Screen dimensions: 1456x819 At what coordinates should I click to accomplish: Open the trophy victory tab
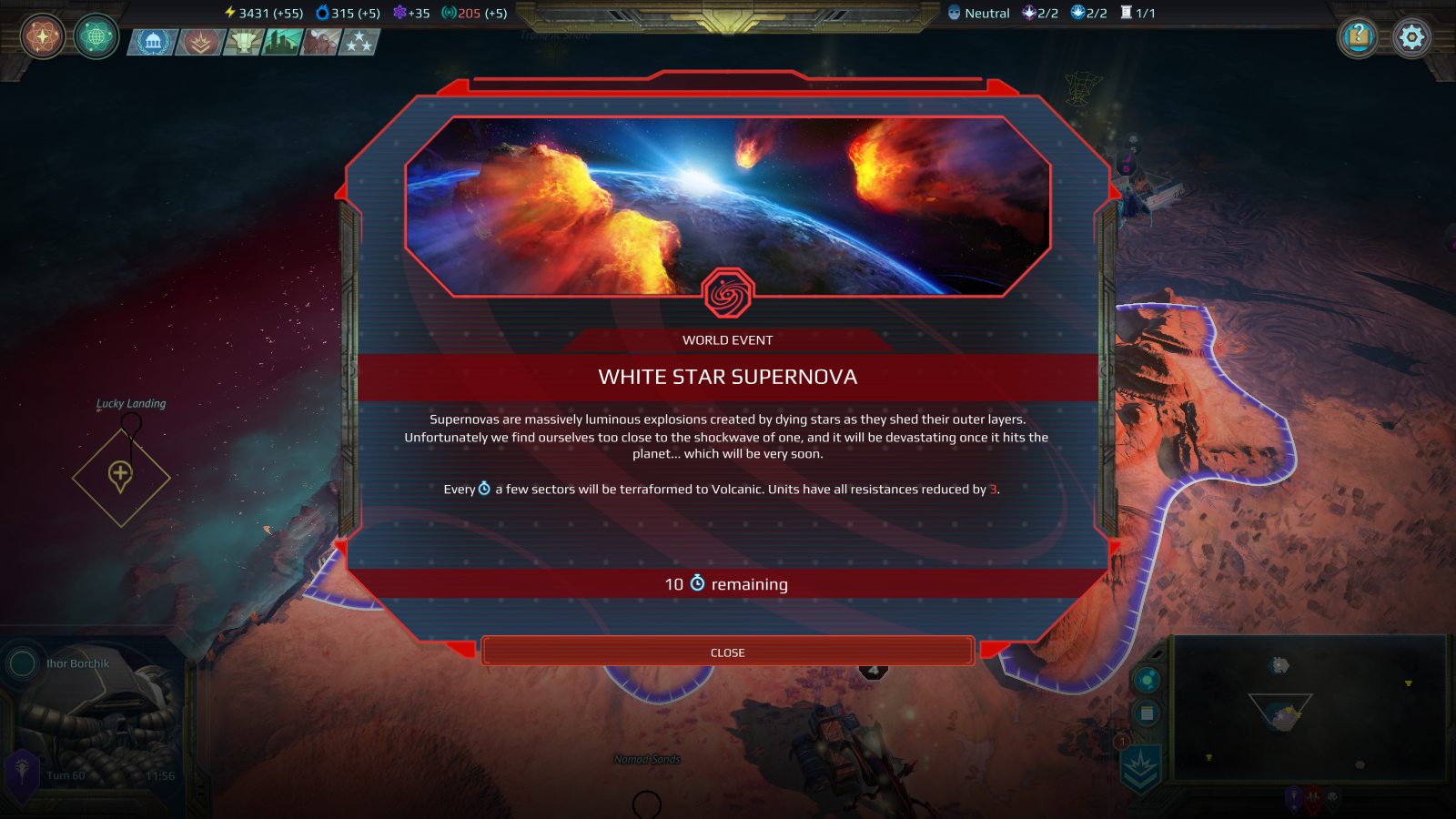243,42
